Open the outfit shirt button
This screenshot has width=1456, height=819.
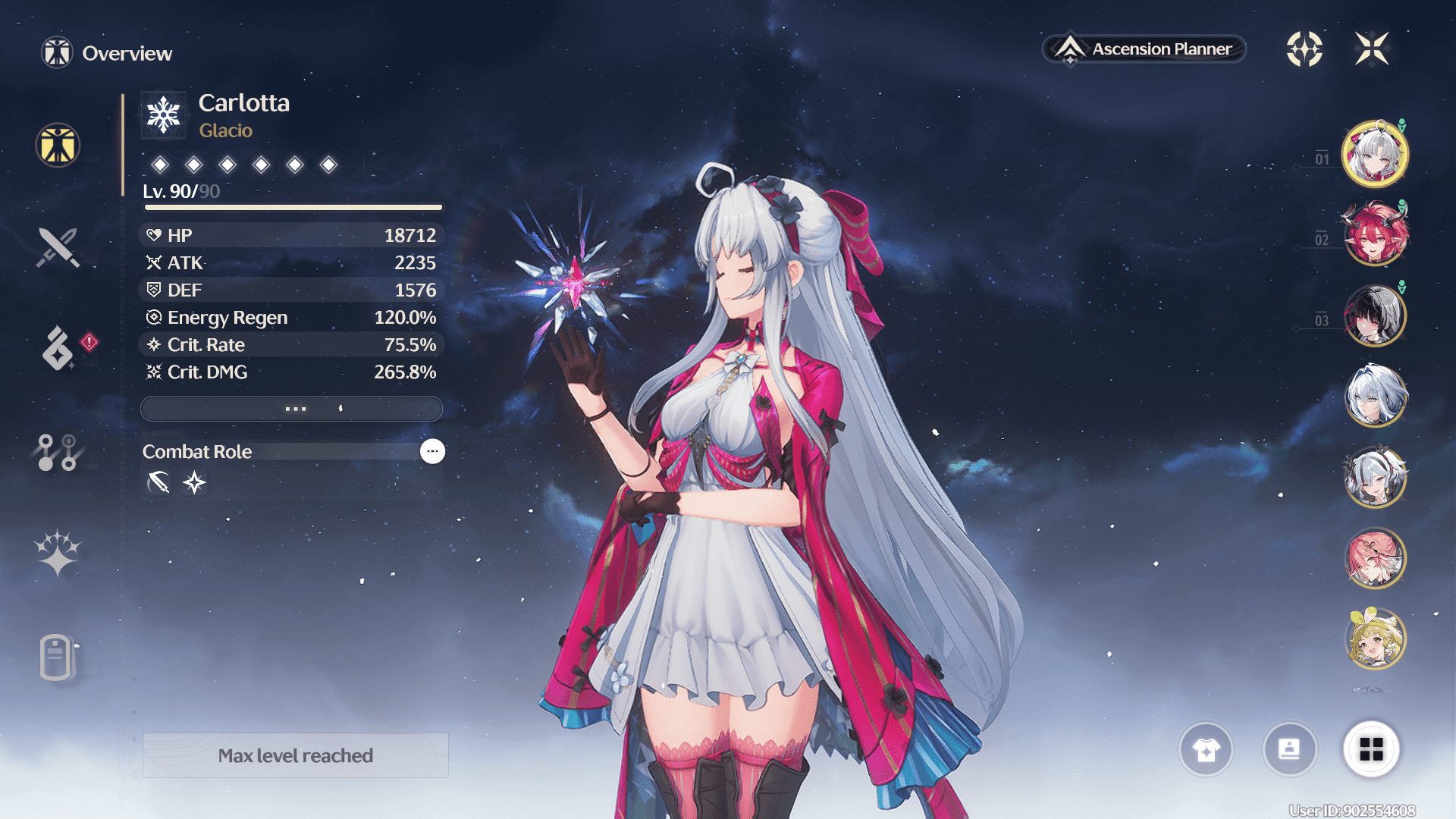1206,749
